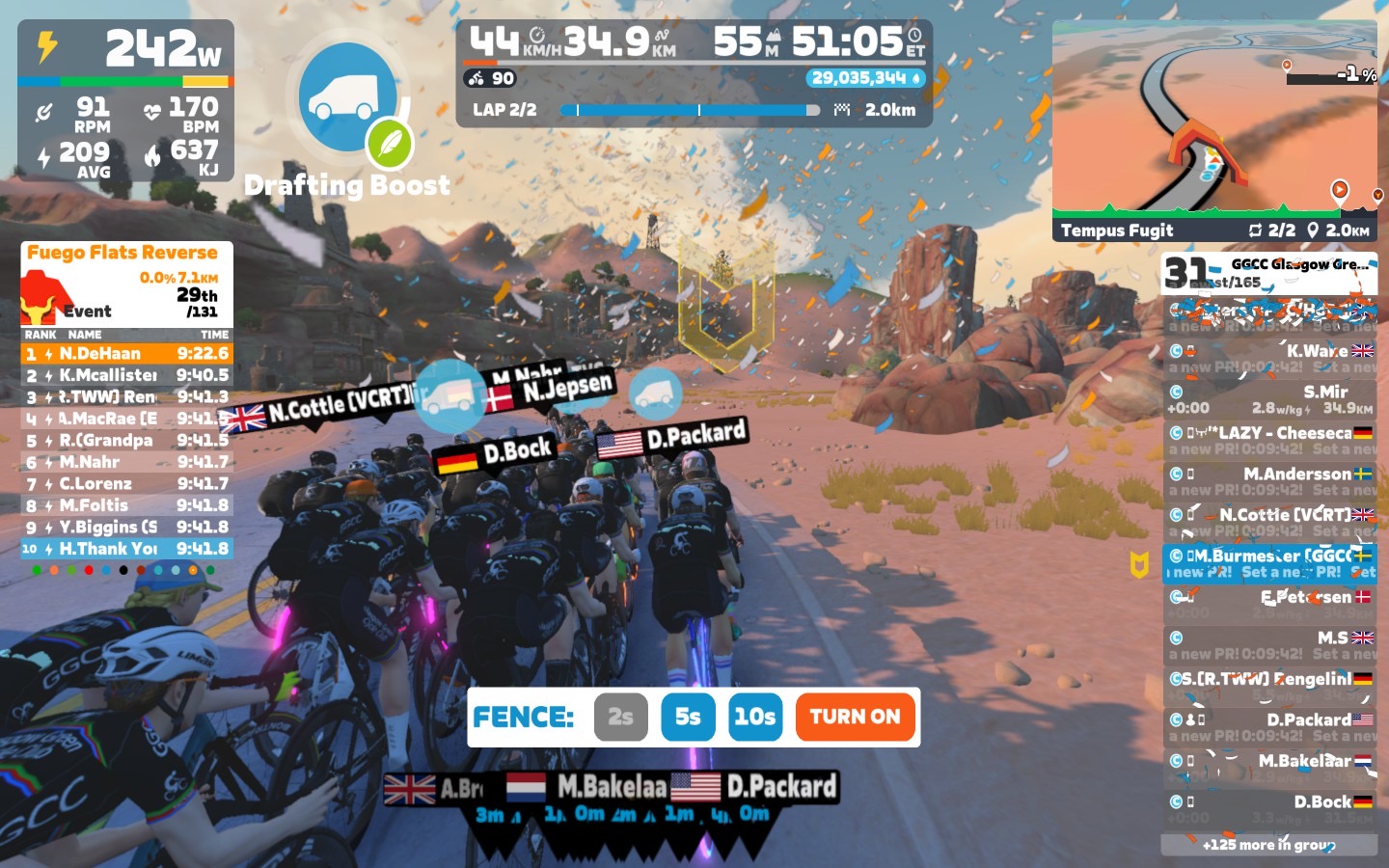Highlight M.Burmester rider row
The image size is (1389, 868).
point(1269,563)
